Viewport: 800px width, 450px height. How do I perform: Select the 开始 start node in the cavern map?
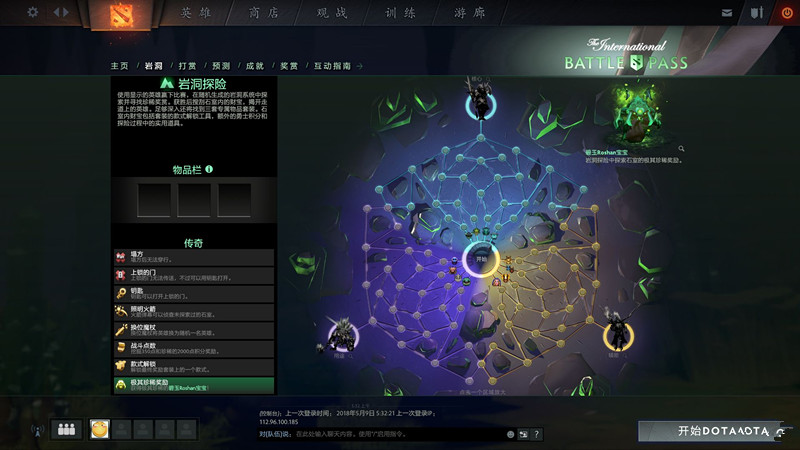pyautogui.click(x=481, y=258)
